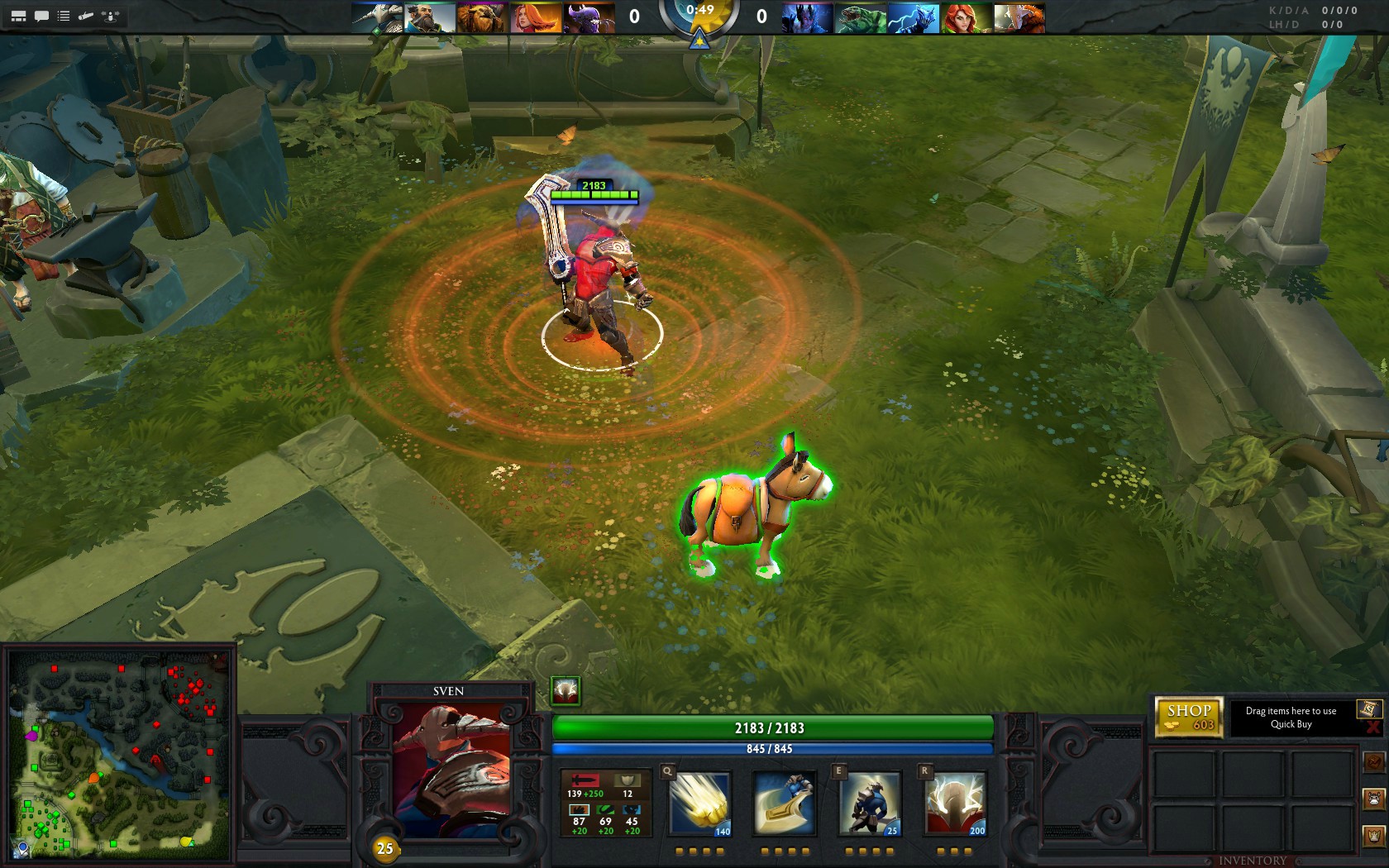
Task: Open the gold Shop button
Action: pyautogui.click(x=1189, y=717)
